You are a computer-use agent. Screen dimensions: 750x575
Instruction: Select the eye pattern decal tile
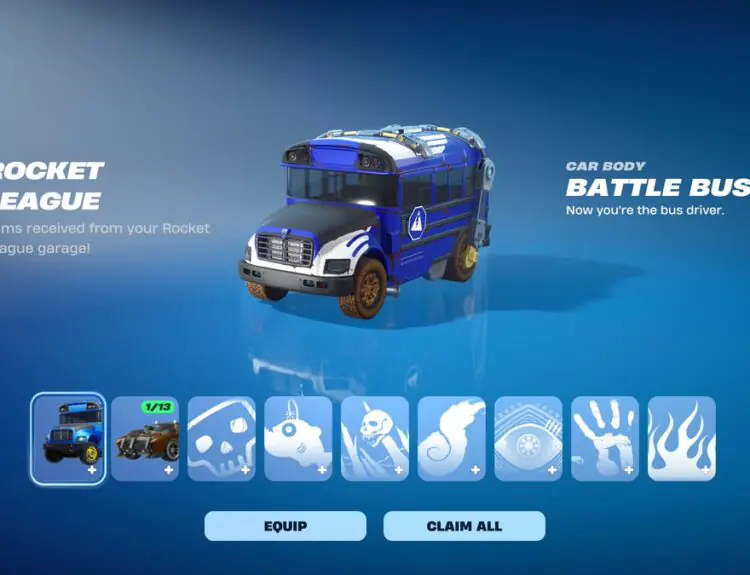point(528,438)
